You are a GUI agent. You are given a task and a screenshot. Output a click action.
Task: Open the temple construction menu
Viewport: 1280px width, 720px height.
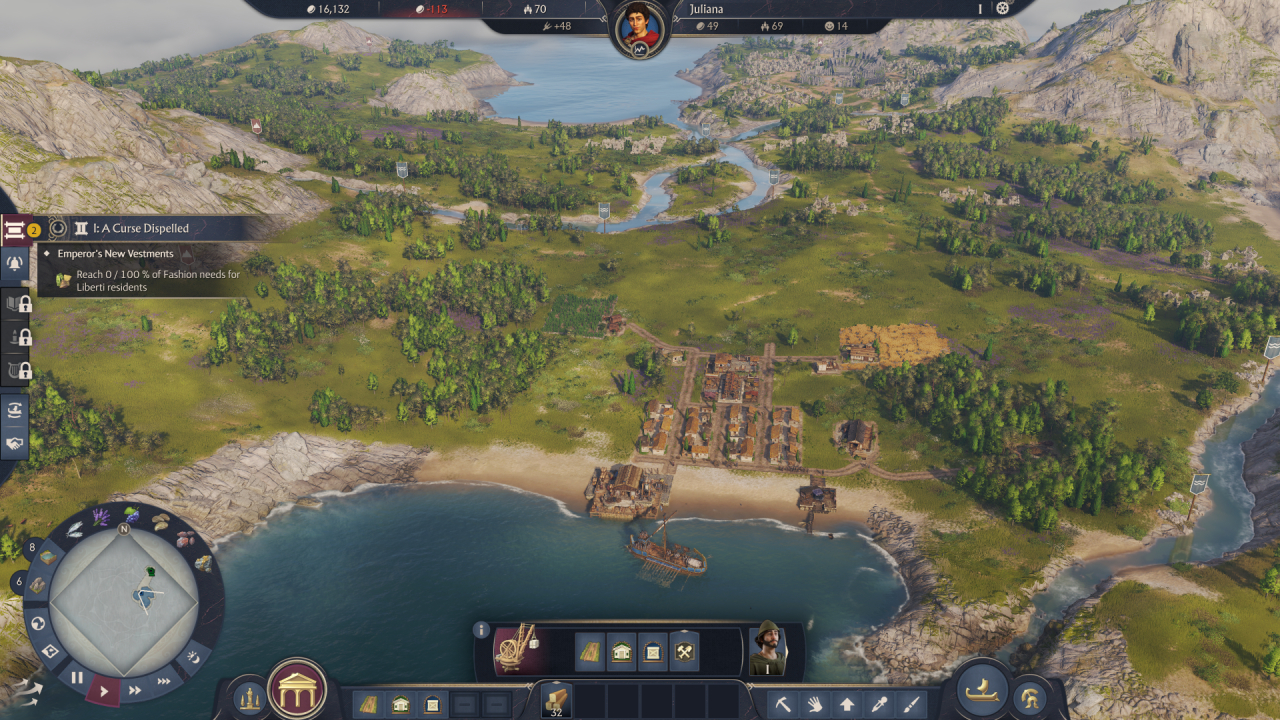pos(297,692)
